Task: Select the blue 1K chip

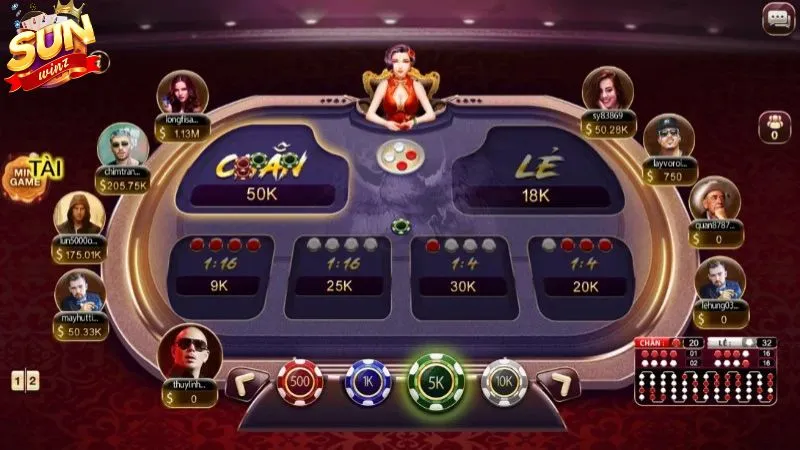Action: click(368, 382)
